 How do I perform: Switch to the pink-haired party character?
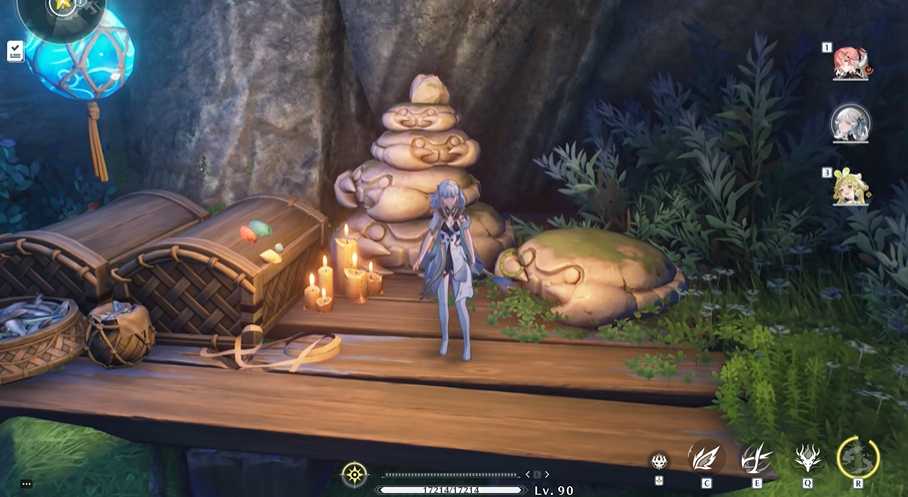tap(851, 62)
